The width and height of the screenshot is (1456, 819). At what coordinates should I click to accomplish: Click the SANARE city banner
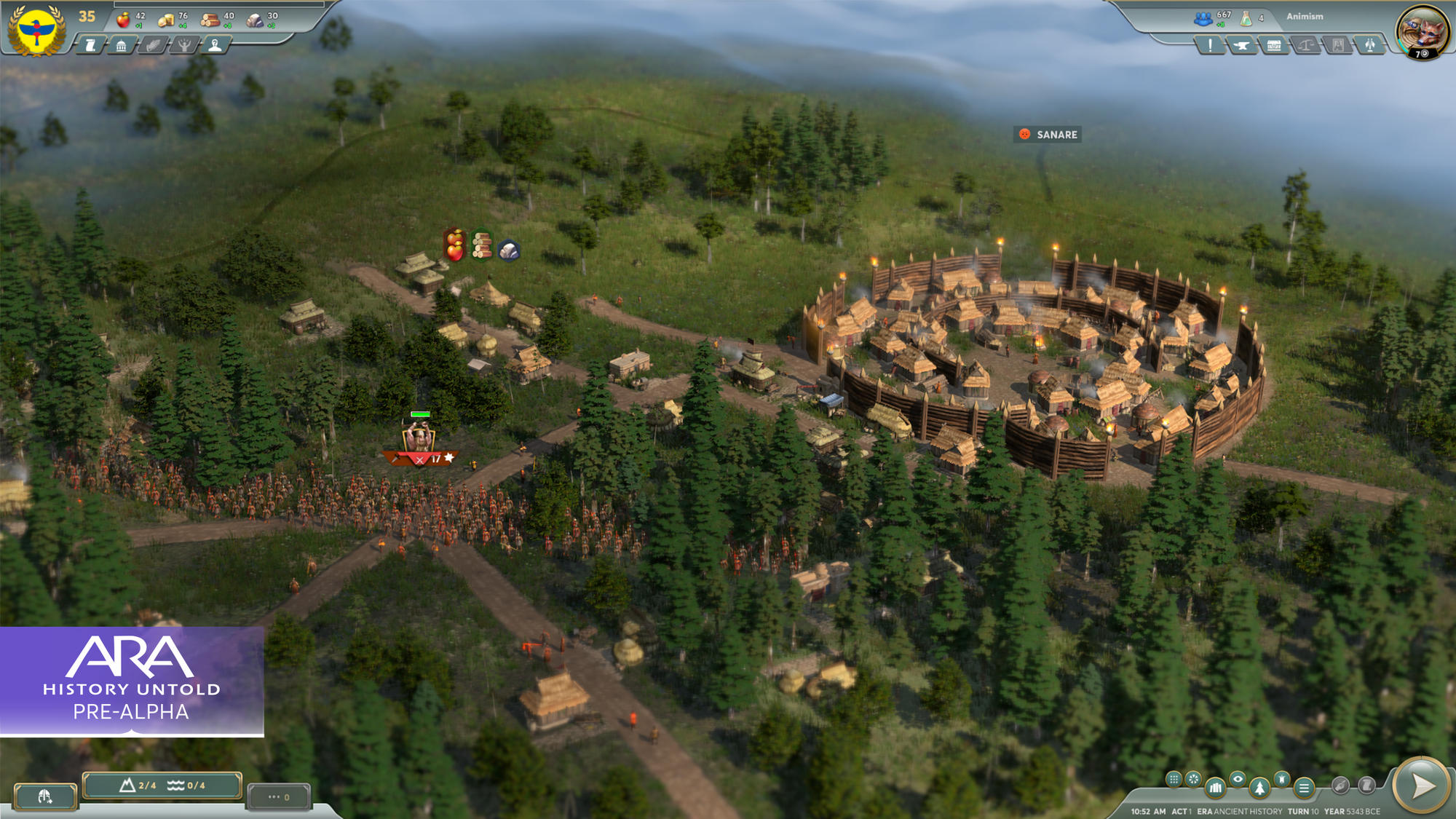1049,134
